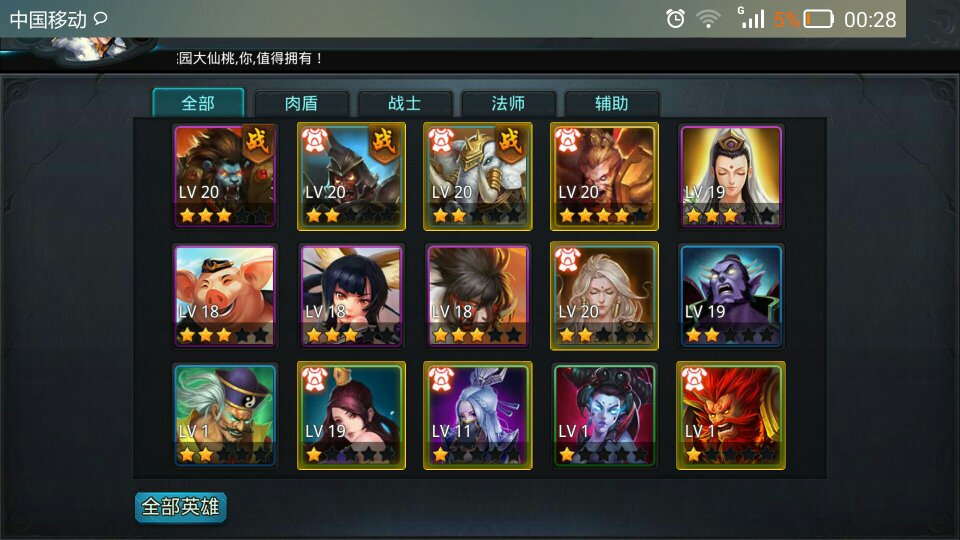Viewport: 960px width, 540px height.
Task: Pick the black-haired girl LV 18 hero card
Action: tap(351, 296)
